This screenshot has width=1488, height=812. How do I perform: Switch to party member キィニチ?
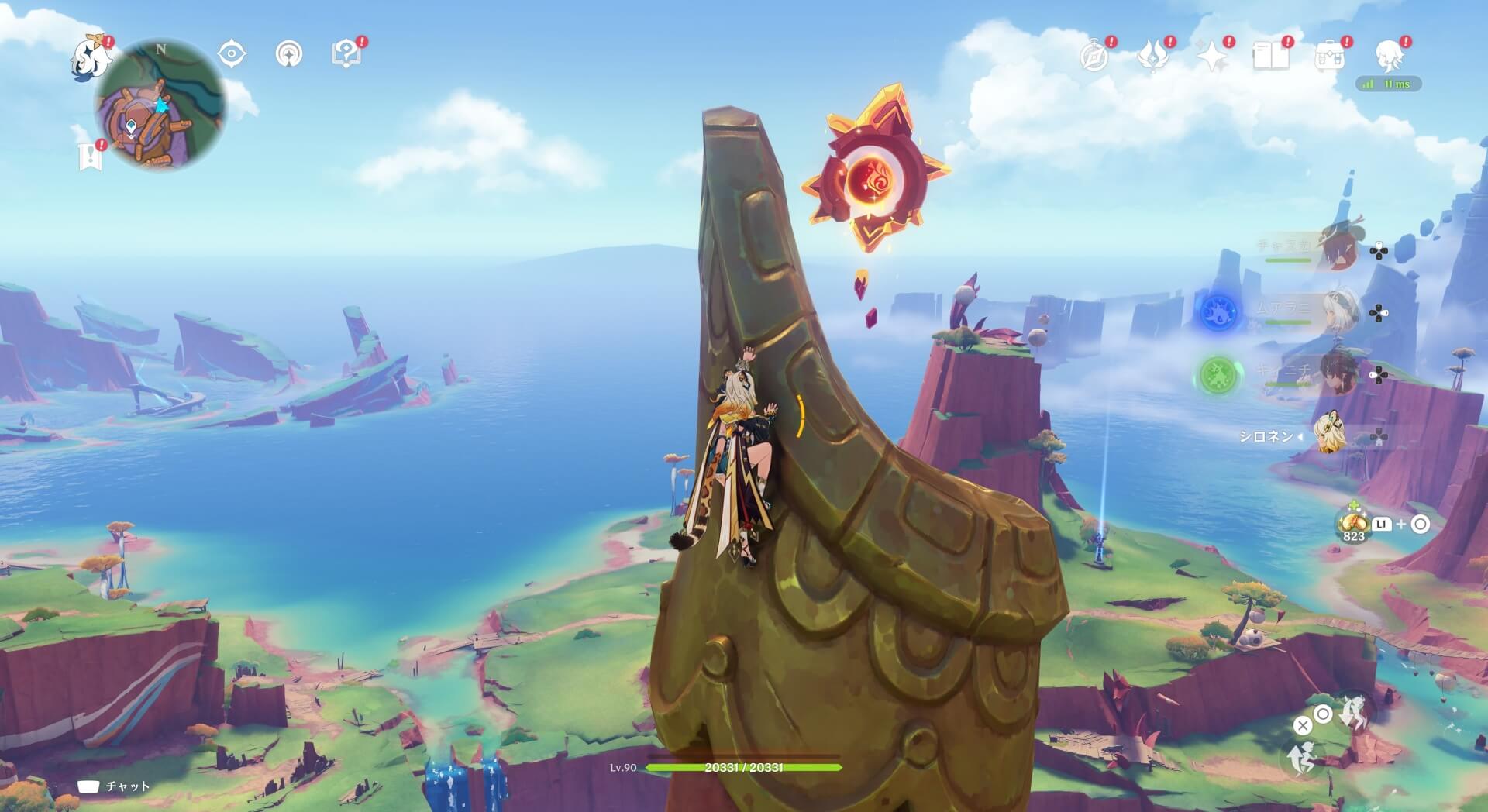click(1338, 373)
